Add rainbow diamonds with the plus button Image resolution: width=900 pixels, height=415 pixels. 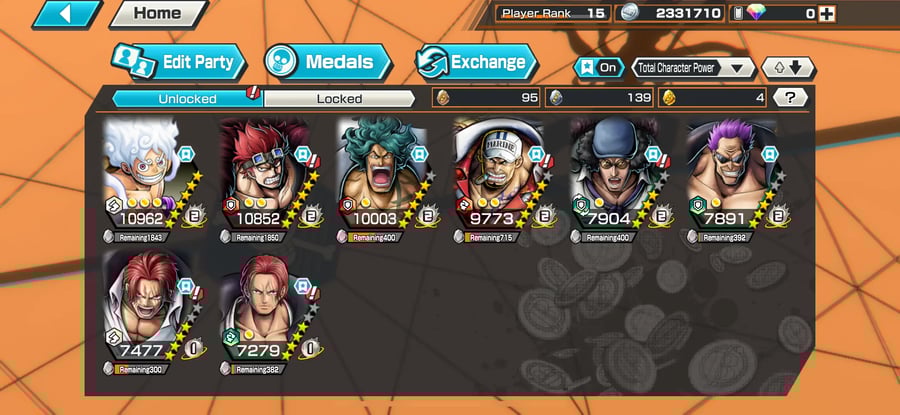pyautogui.click(x=826, y=13)
